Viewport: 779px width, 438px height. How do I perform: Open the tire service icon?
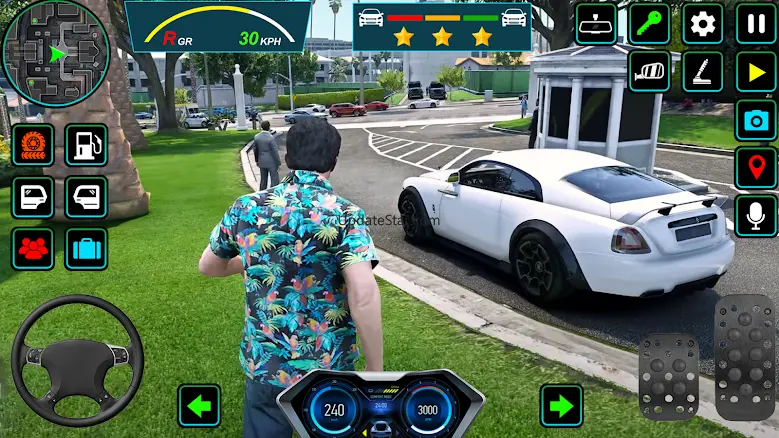tap(33, 145)
